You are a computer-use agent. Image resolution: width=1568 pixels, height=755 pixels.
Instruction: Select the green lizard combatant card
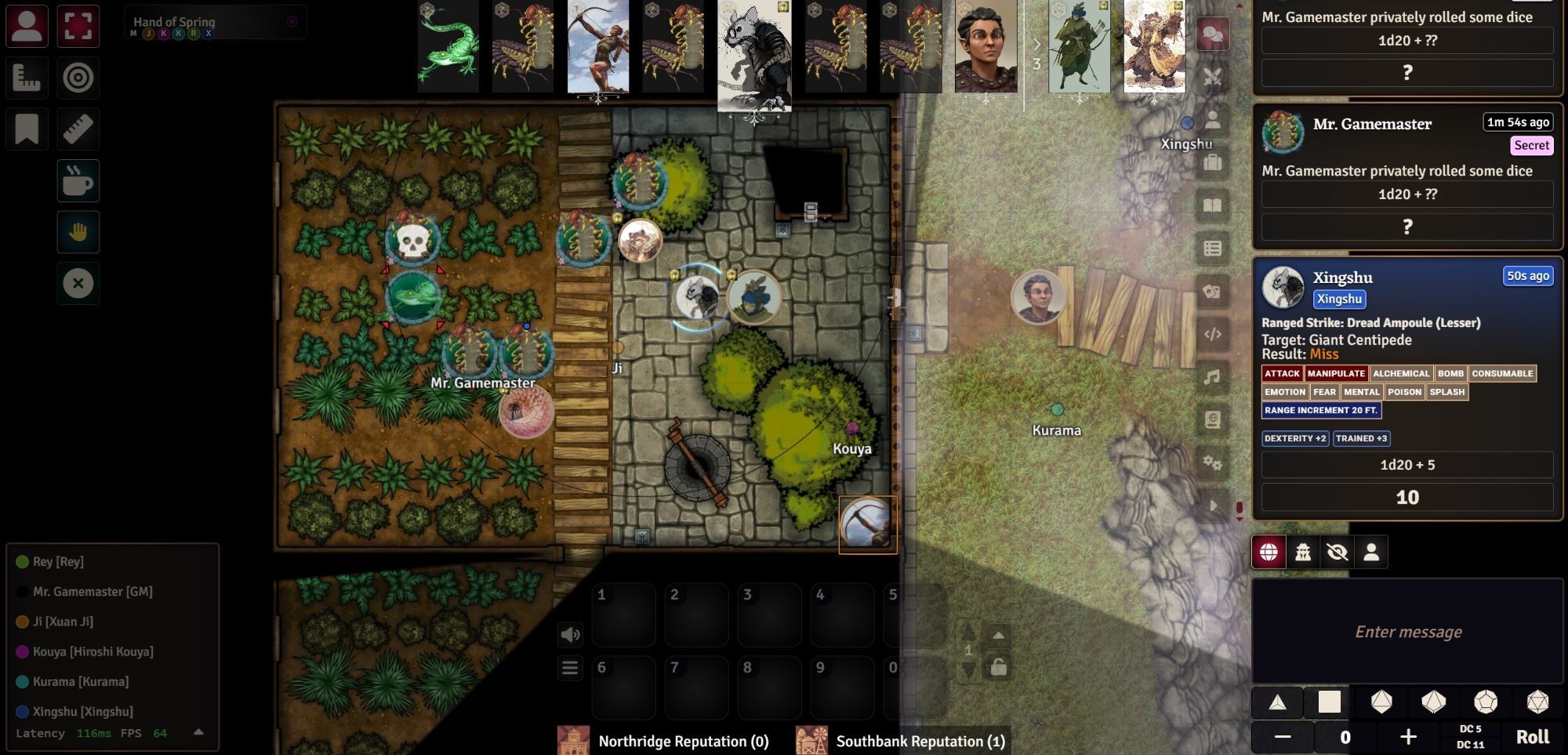point(448,45)
